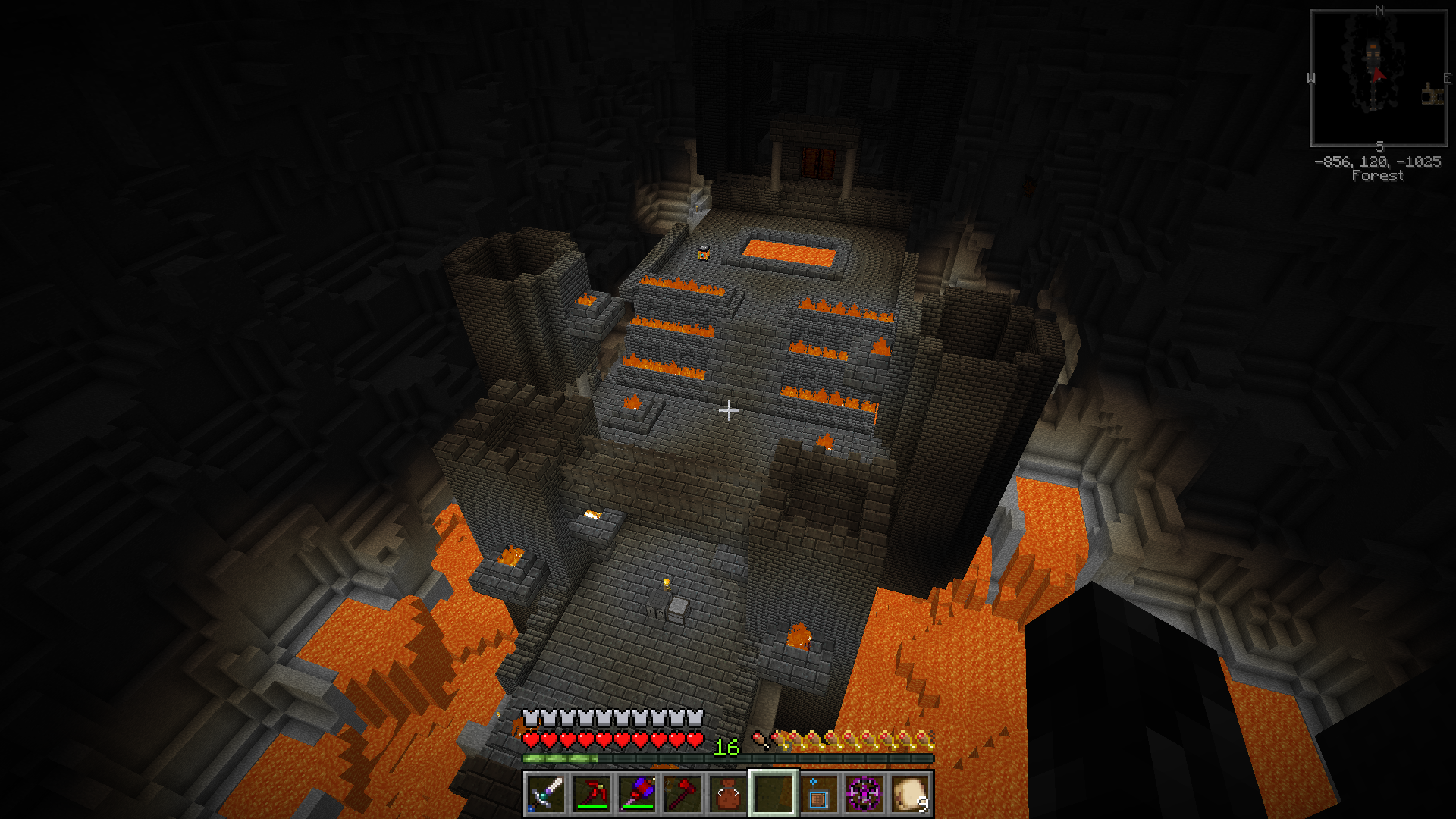Choose the bread stack hotbar slot
Viewport: 1456px width, 819px height.
[909, 794]
